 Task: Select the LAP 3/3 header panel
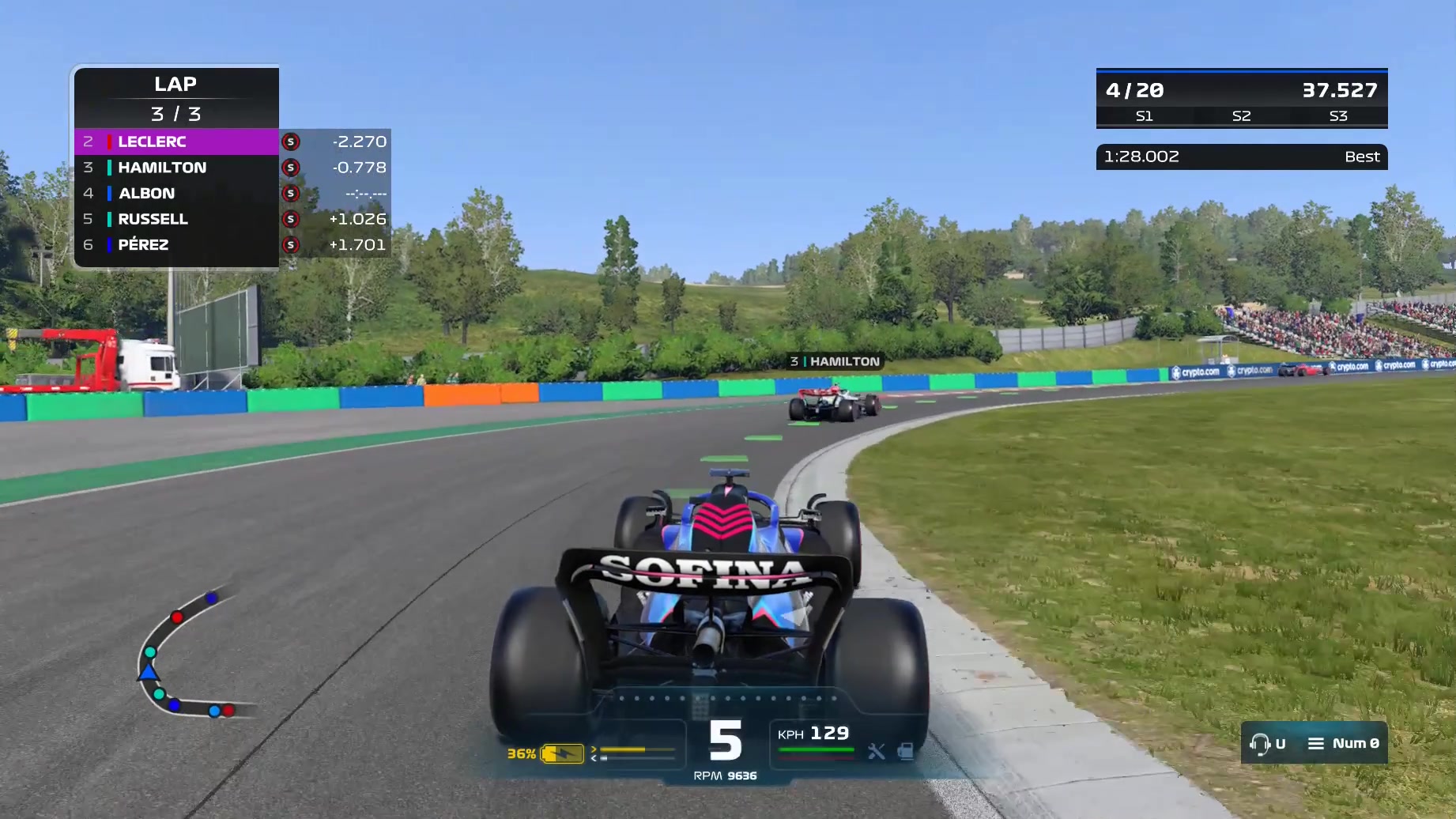pyautogui.click(x=175, y=96)
